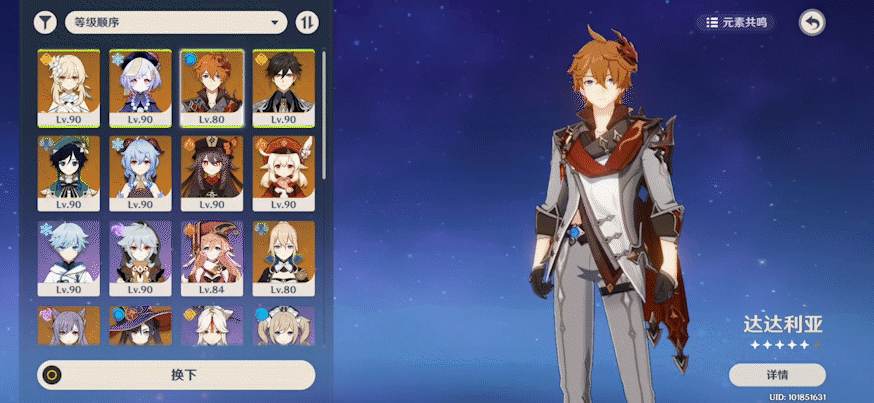Image resolution: width=874 pixels, height=403 pixels.
Task: Pick Zhongli from the character list
Action: click(283, 86)
